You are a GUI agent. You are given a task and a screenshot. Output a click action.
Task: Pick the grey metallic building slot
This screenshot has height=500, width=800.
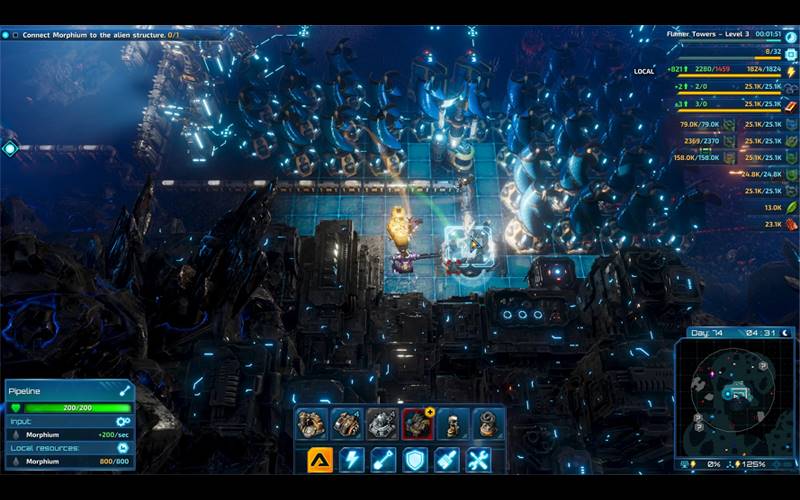[381, 424]
